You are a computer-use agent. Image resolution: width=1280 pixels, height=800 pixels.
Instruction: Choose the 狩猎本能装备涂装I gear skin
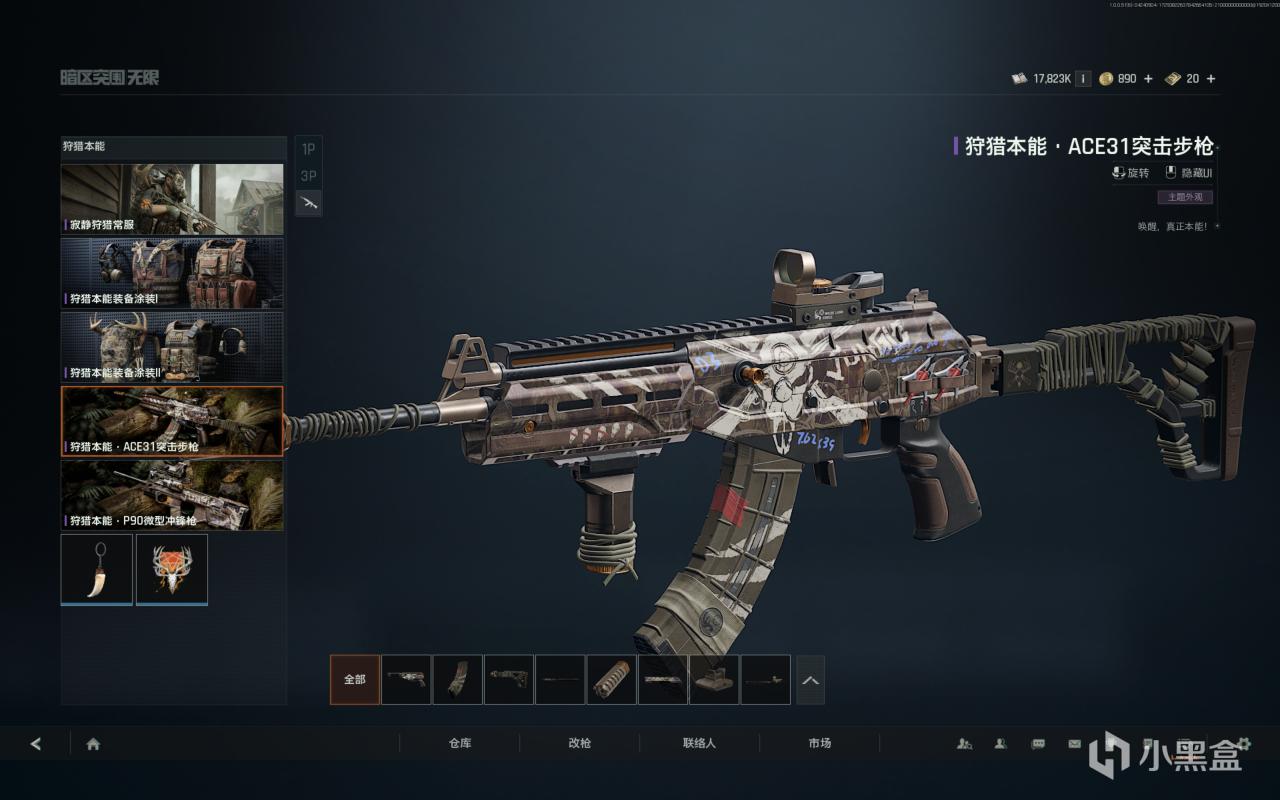(x=172, y=272)
